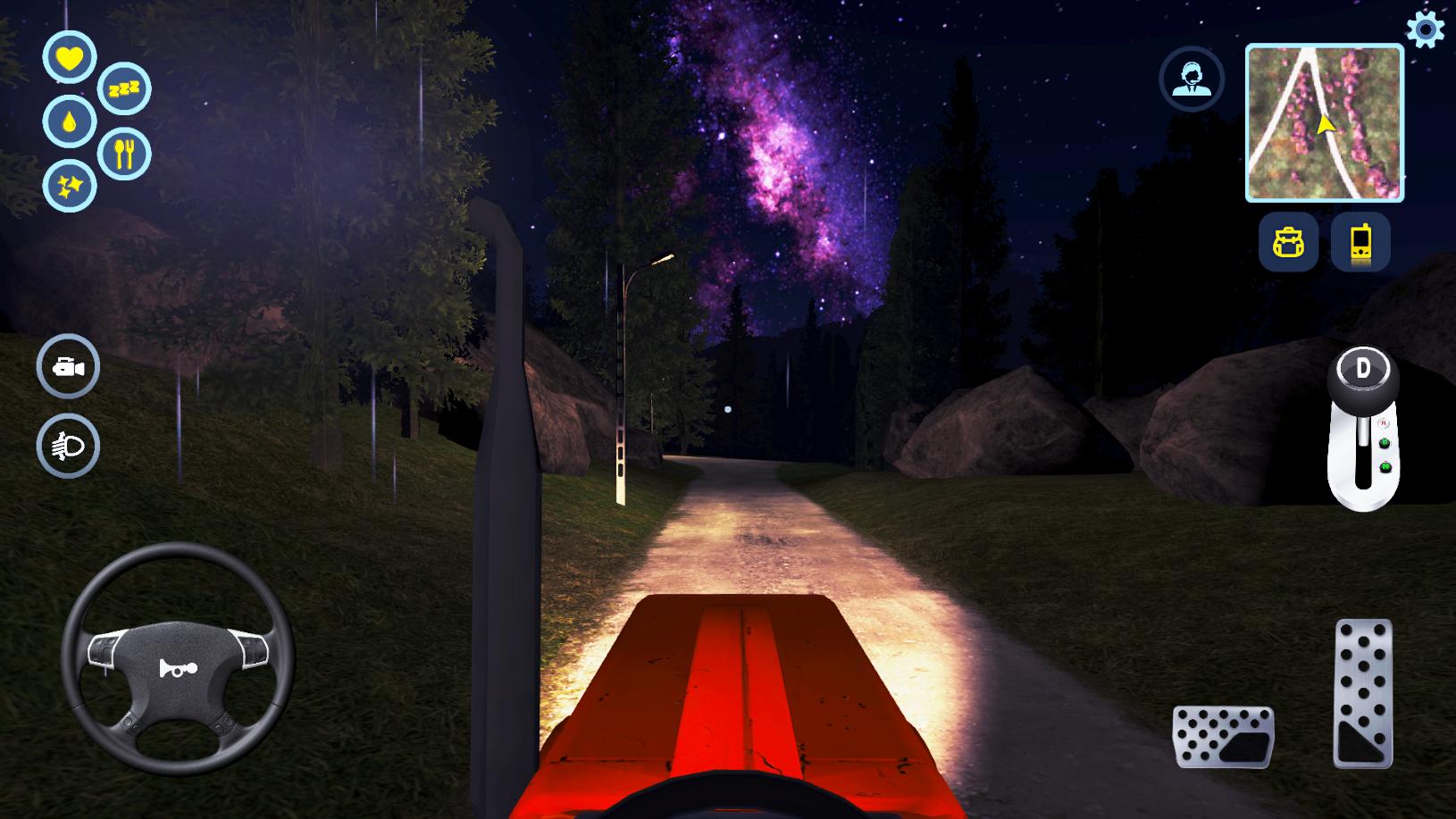Honk the horn on the steering wheel
Image resolution: width=1456 pixels, height=819 pixels.
pos(179,670)
